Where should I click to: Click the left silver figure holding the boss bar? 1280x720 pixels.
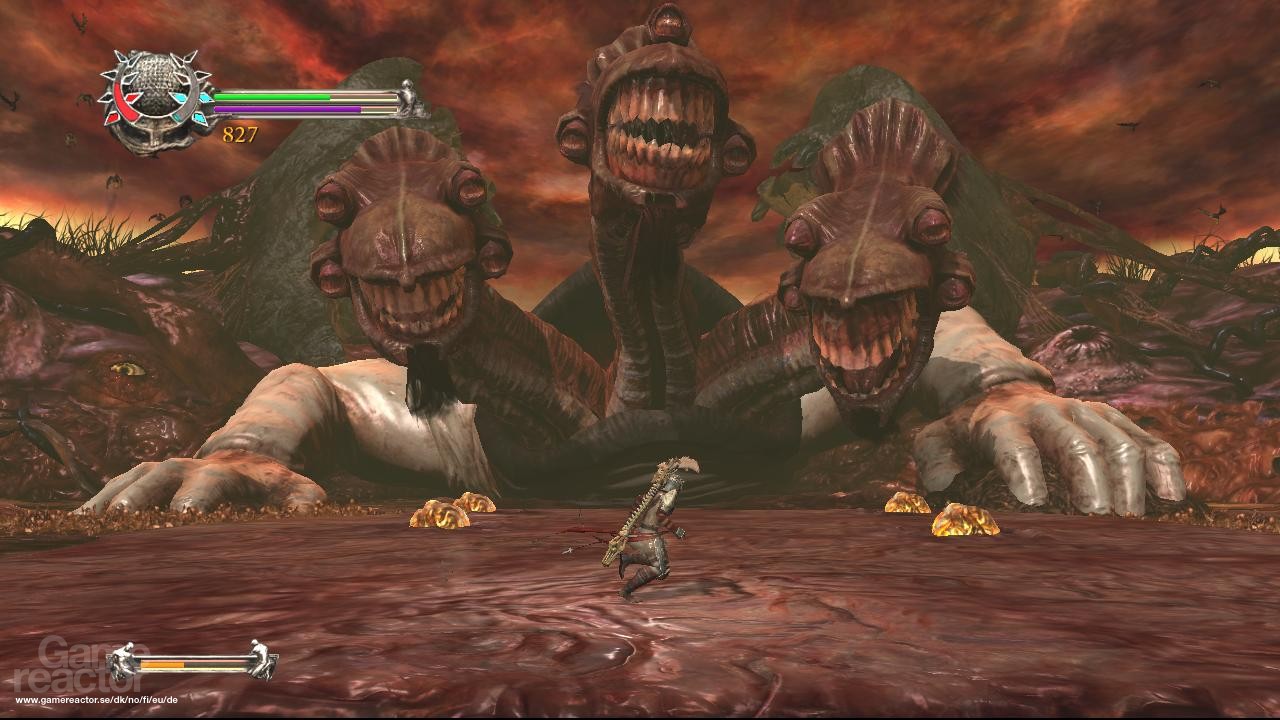[123, 660]
